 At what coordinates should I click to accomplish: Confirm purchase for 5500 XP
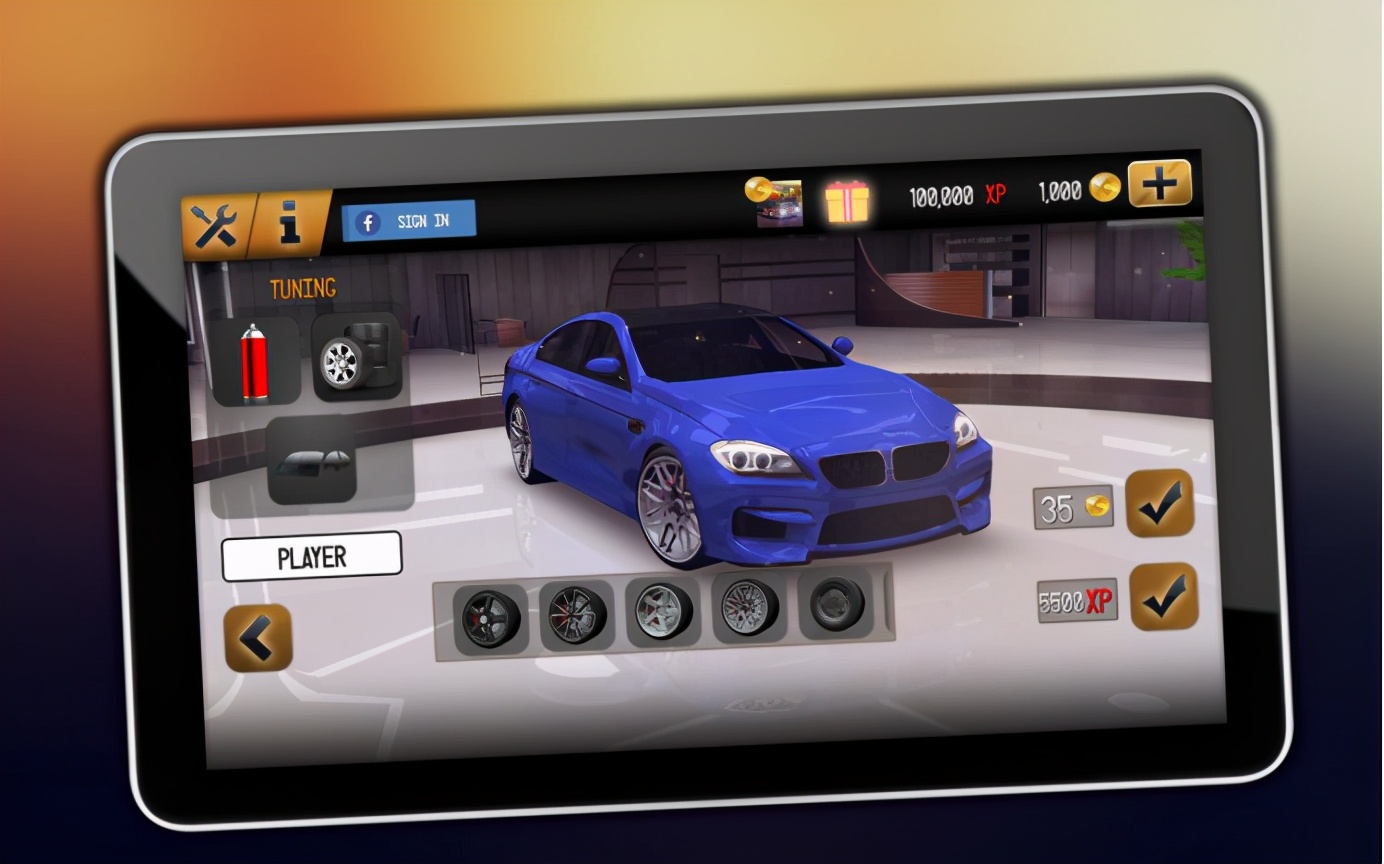(x=1164, y=597)
